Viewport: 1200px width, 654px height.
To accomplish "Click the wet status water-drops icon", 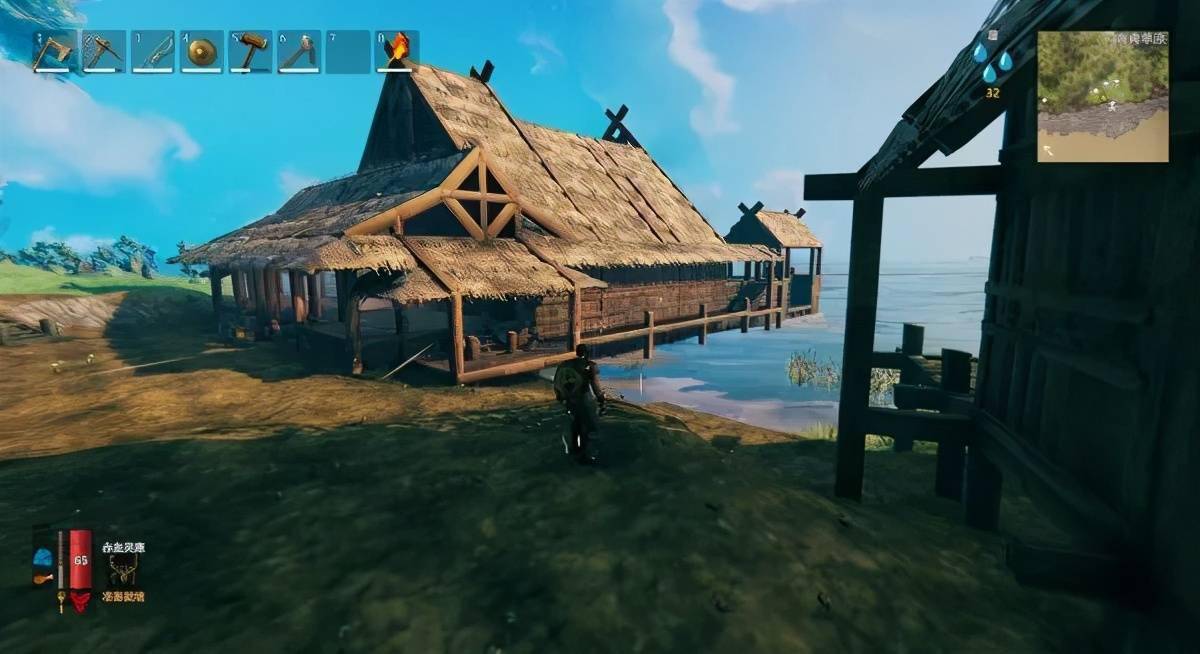I will pyautogui.click(x=991, y=61).
